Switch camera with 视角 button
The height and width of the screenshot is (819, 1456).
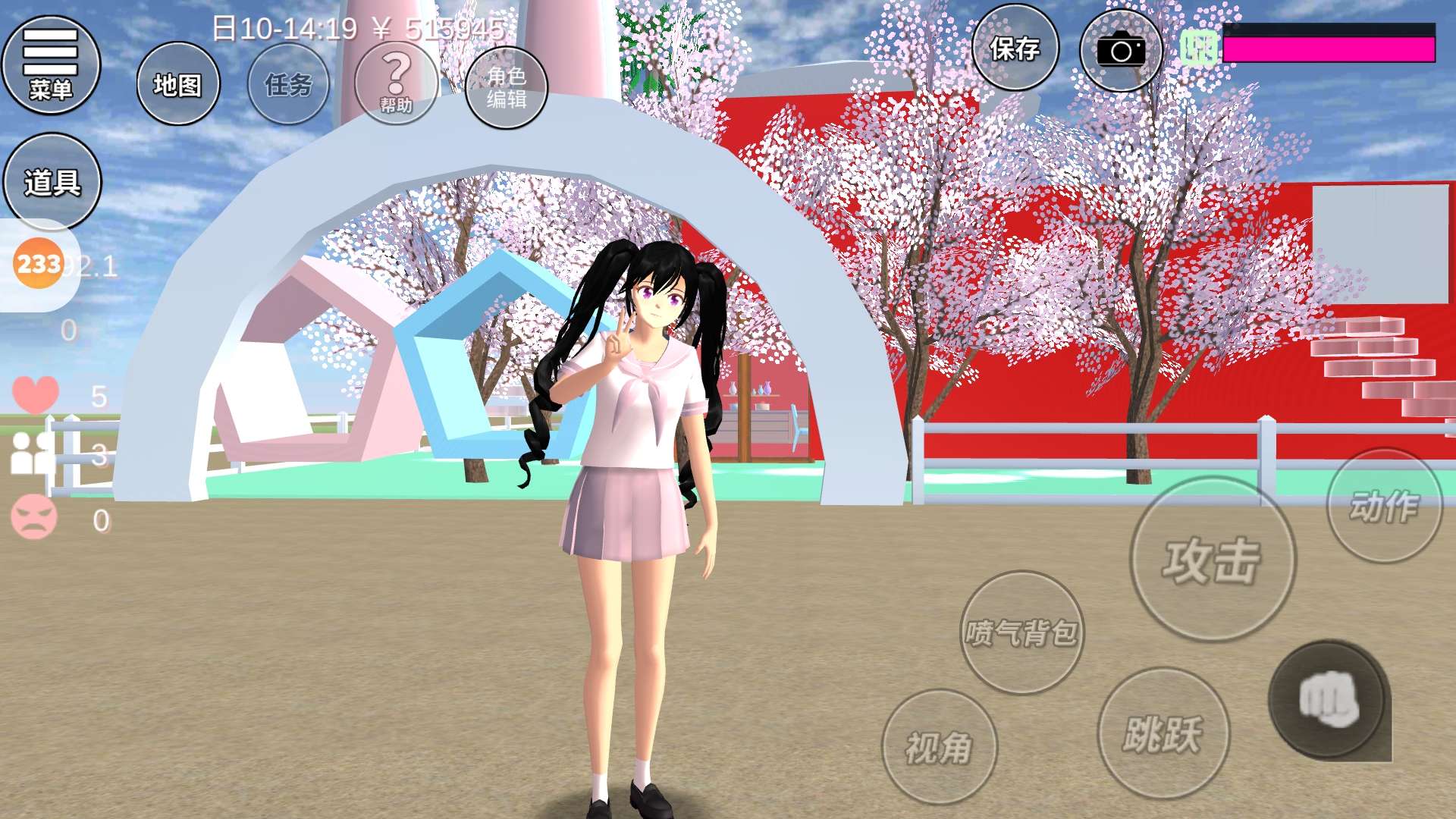tap(939, 747)
